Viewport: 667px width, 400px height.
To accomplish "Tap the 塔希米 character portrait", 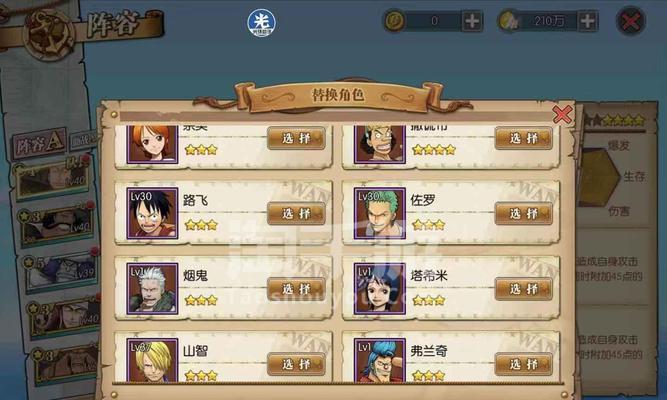I will [x=380, y=288].
